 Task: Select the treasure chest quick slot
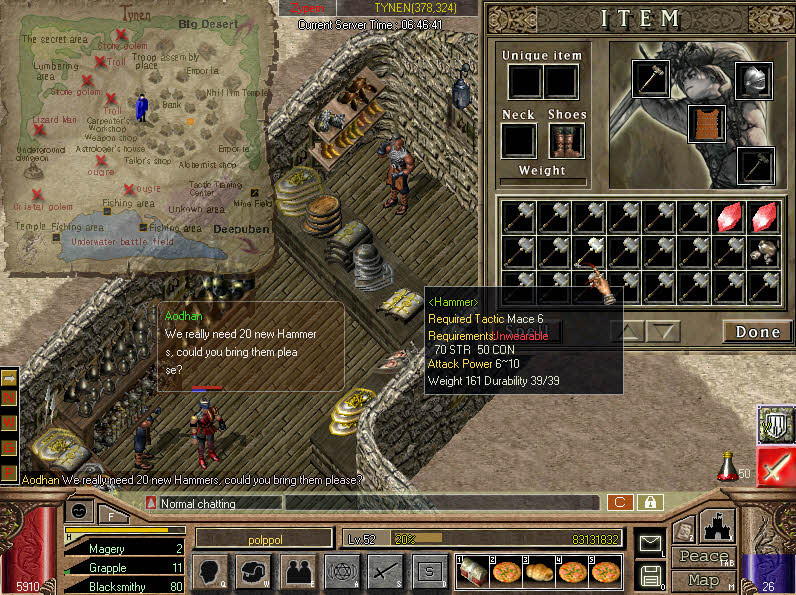(474, 571)
